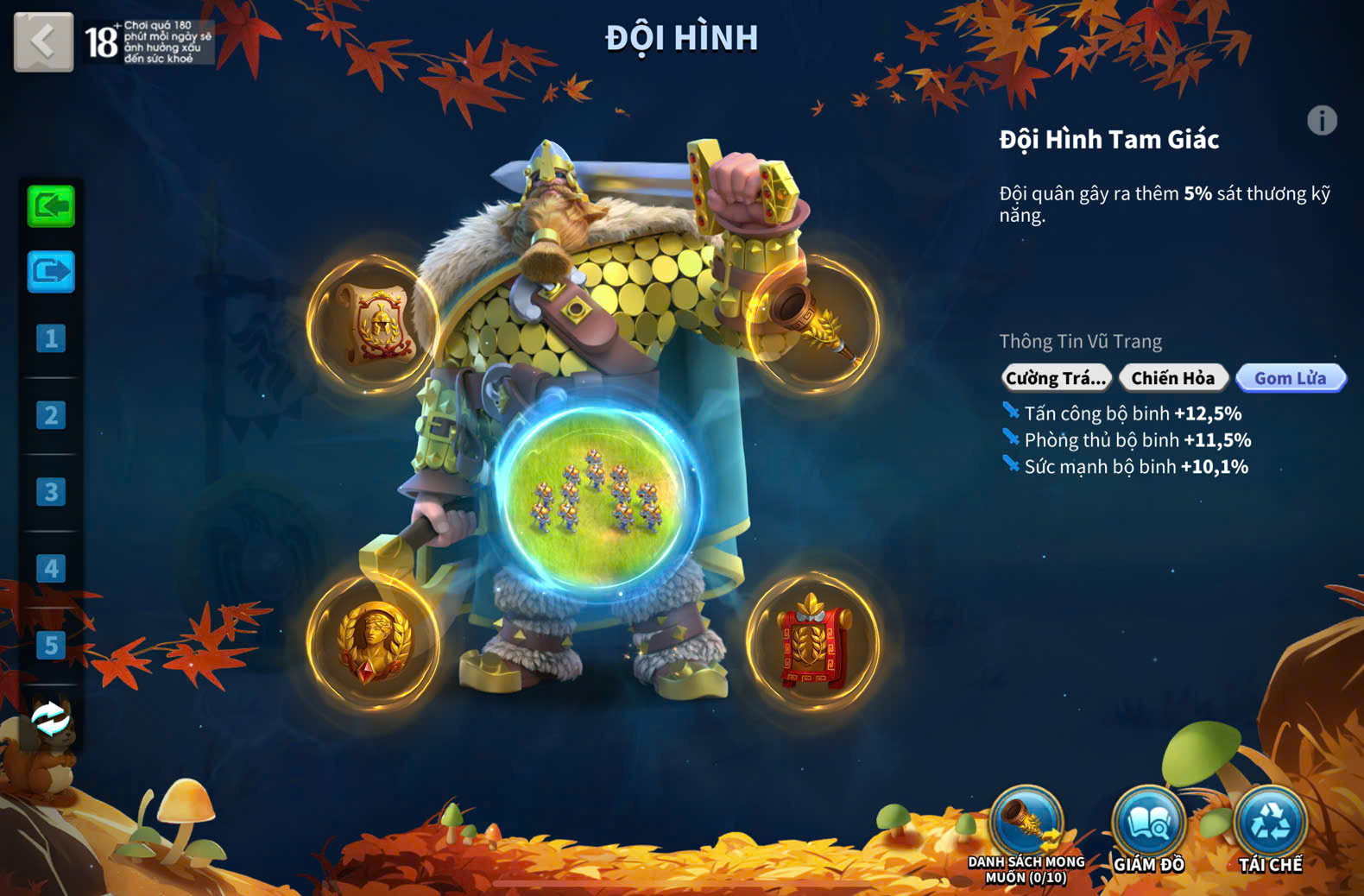Switch to the Chiến Hỏa tab

tap(1172, 378)
